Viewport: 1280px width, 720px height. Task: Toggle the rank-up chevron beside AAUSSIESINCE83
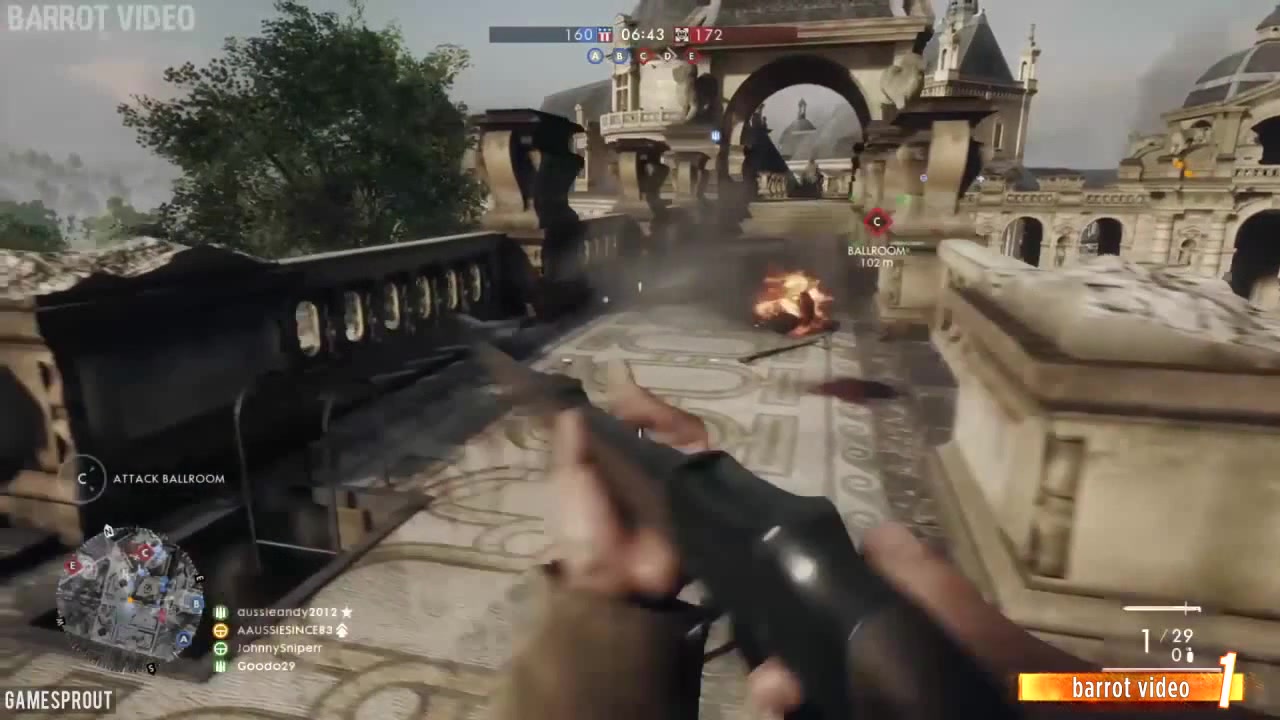342,631
